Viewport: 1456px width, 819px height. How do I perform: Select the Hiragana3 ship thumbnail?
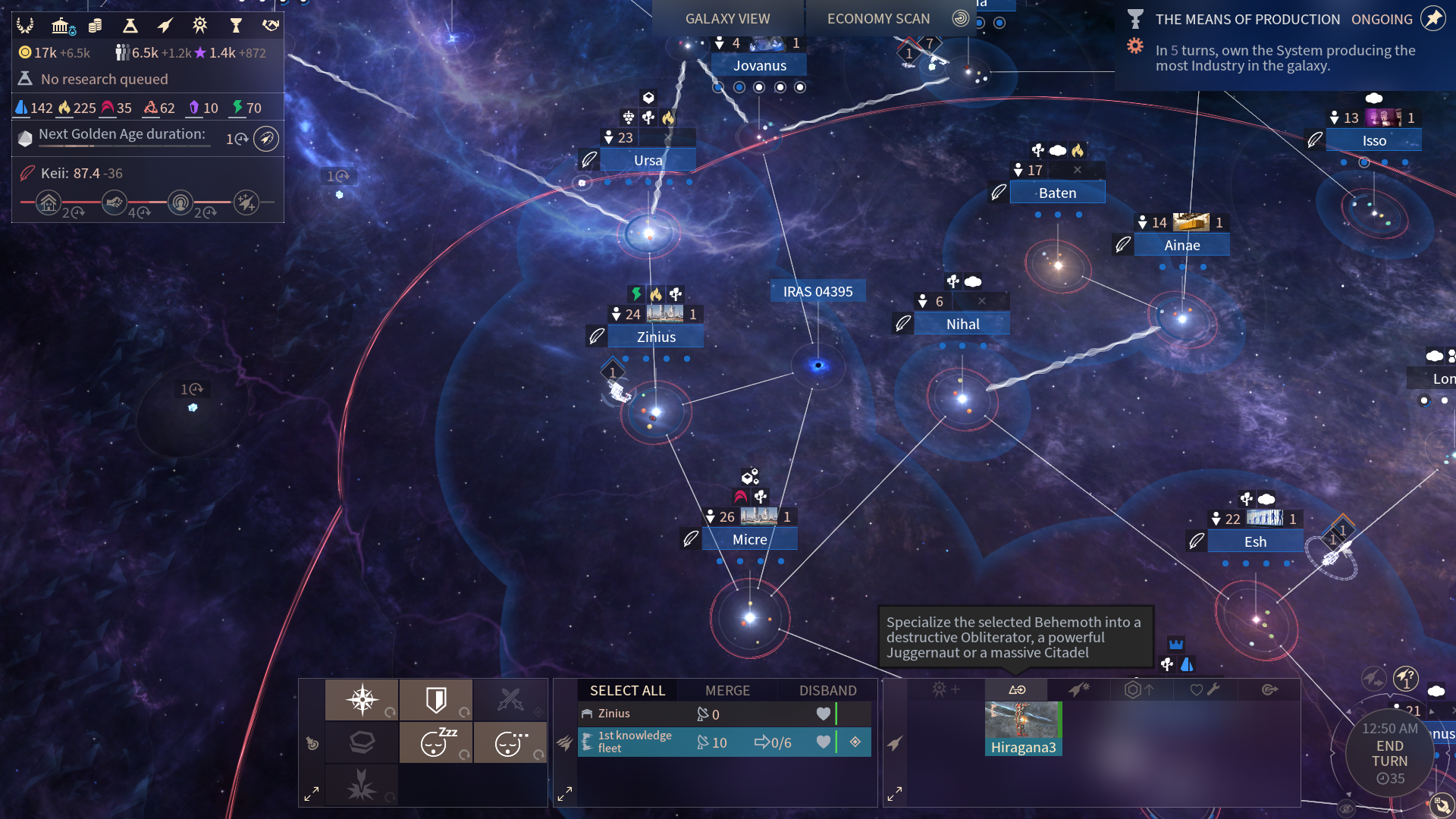point(1023,728)
